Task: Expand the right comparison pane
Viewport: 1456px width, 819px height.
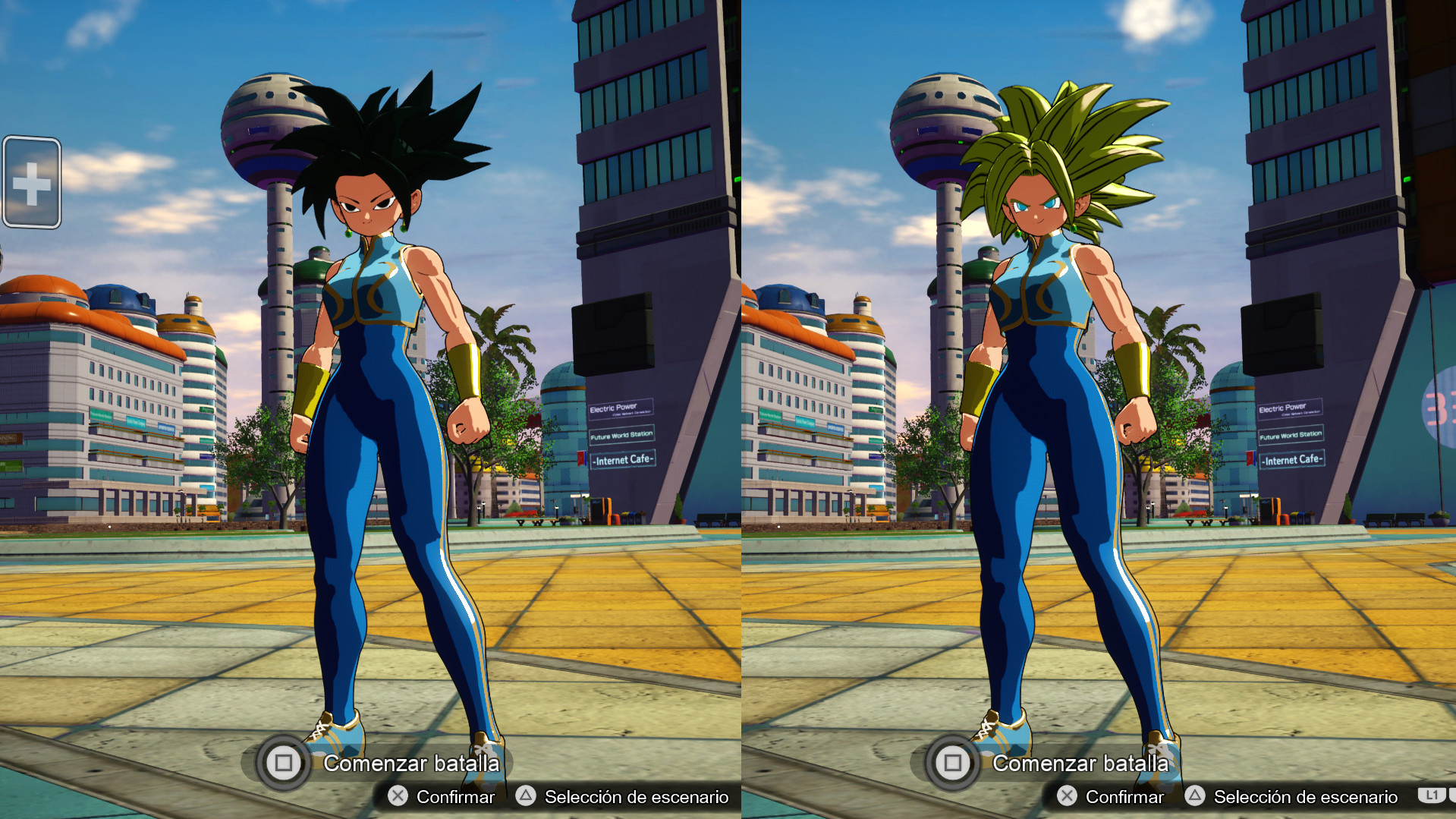Action: [1093, 410]
